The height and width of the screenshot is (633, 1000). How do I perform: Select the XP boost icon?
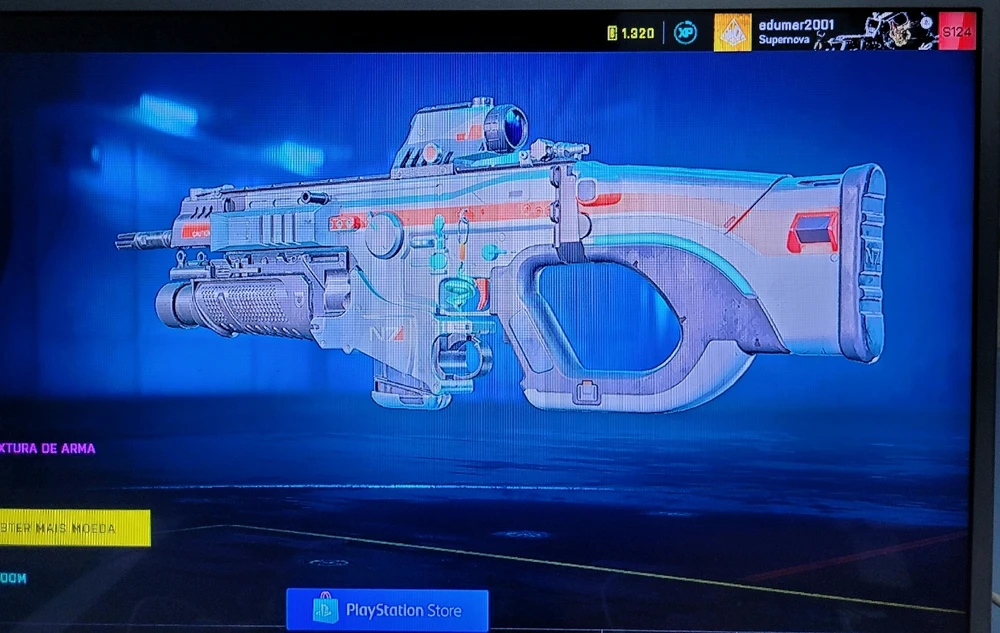(685, 33)
